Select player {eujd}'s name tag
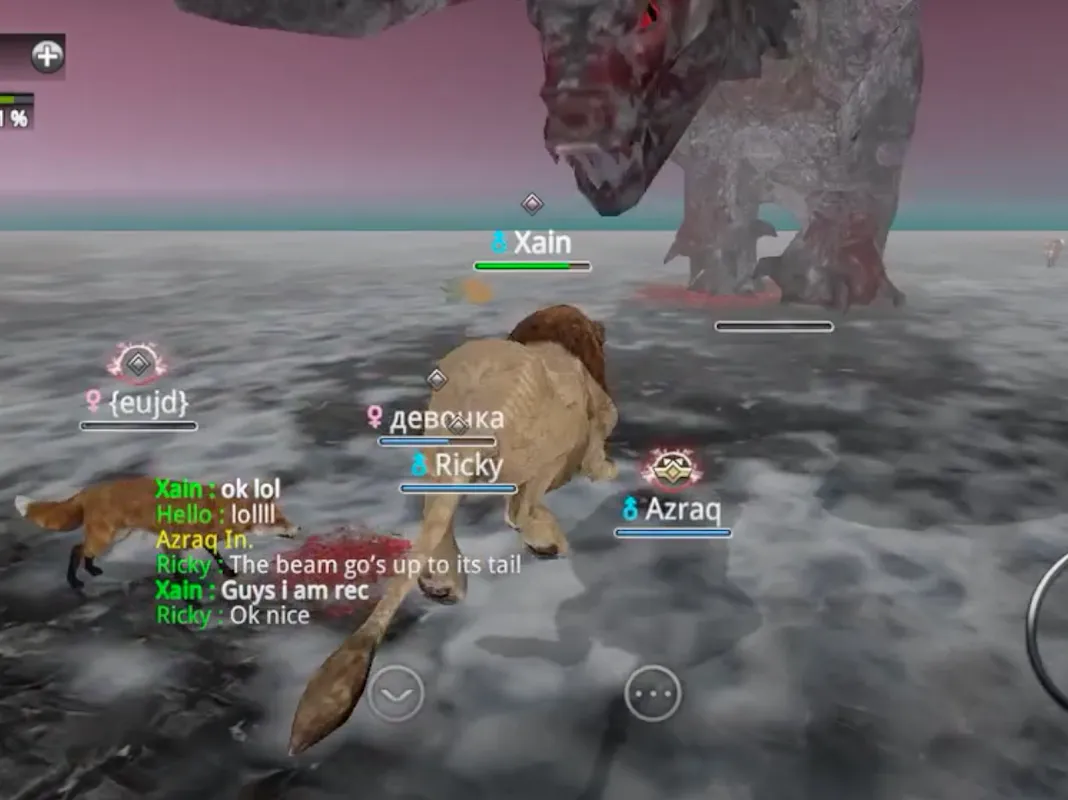 click(138, 402)
